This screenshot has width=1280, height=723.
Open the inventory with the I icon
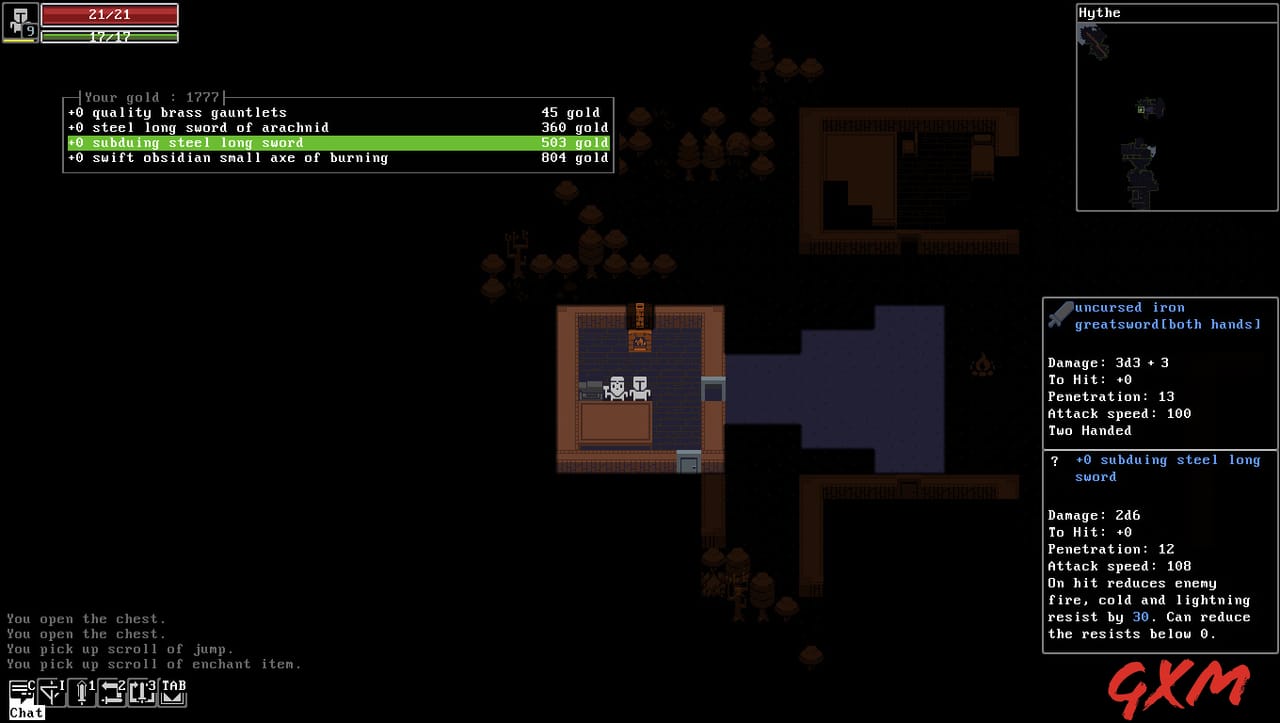[52, 690]
